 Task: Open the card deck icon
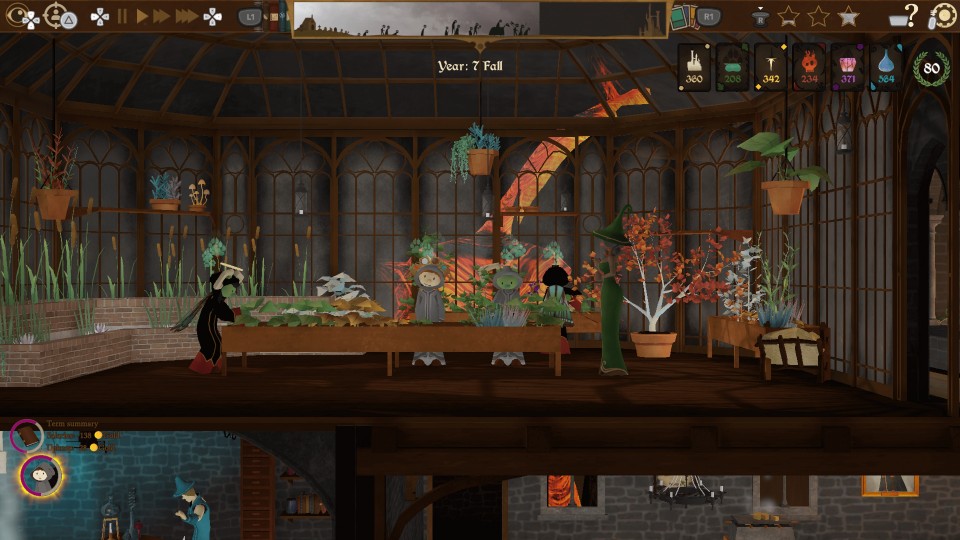click(x=681, y=17)
